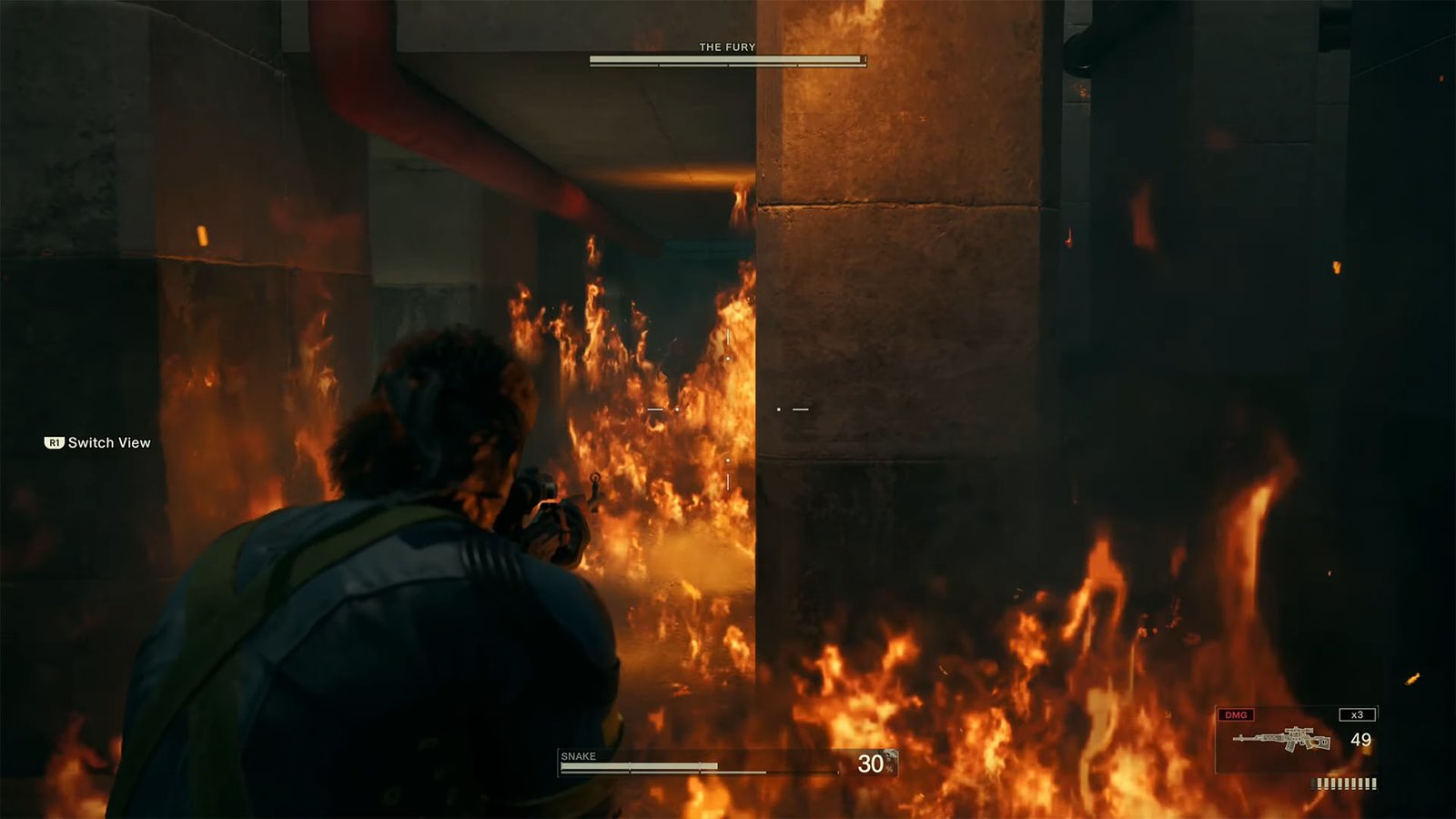Click the first bullet icon in the ammo row
The width and height of the screenshot is (1456, 819).
pyautogui.click(x=1312, y=783)
